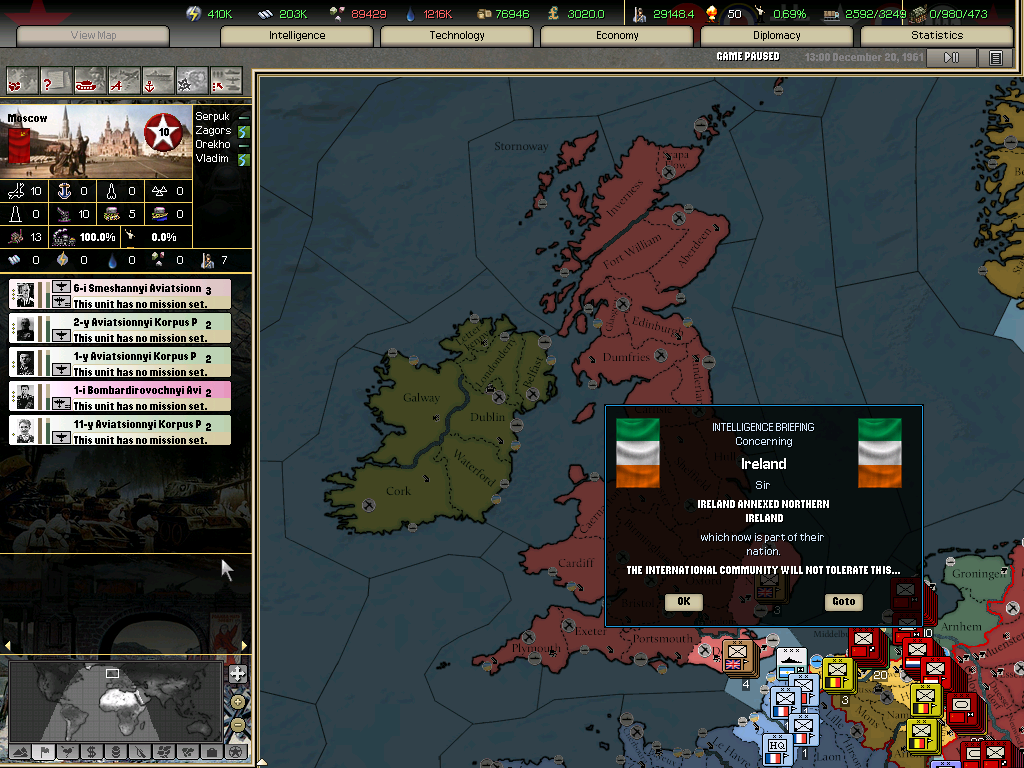Switch to the dollar-sign economic map mode
The height and width of the screenshot is (768, 1024).
tap(91, 752)
